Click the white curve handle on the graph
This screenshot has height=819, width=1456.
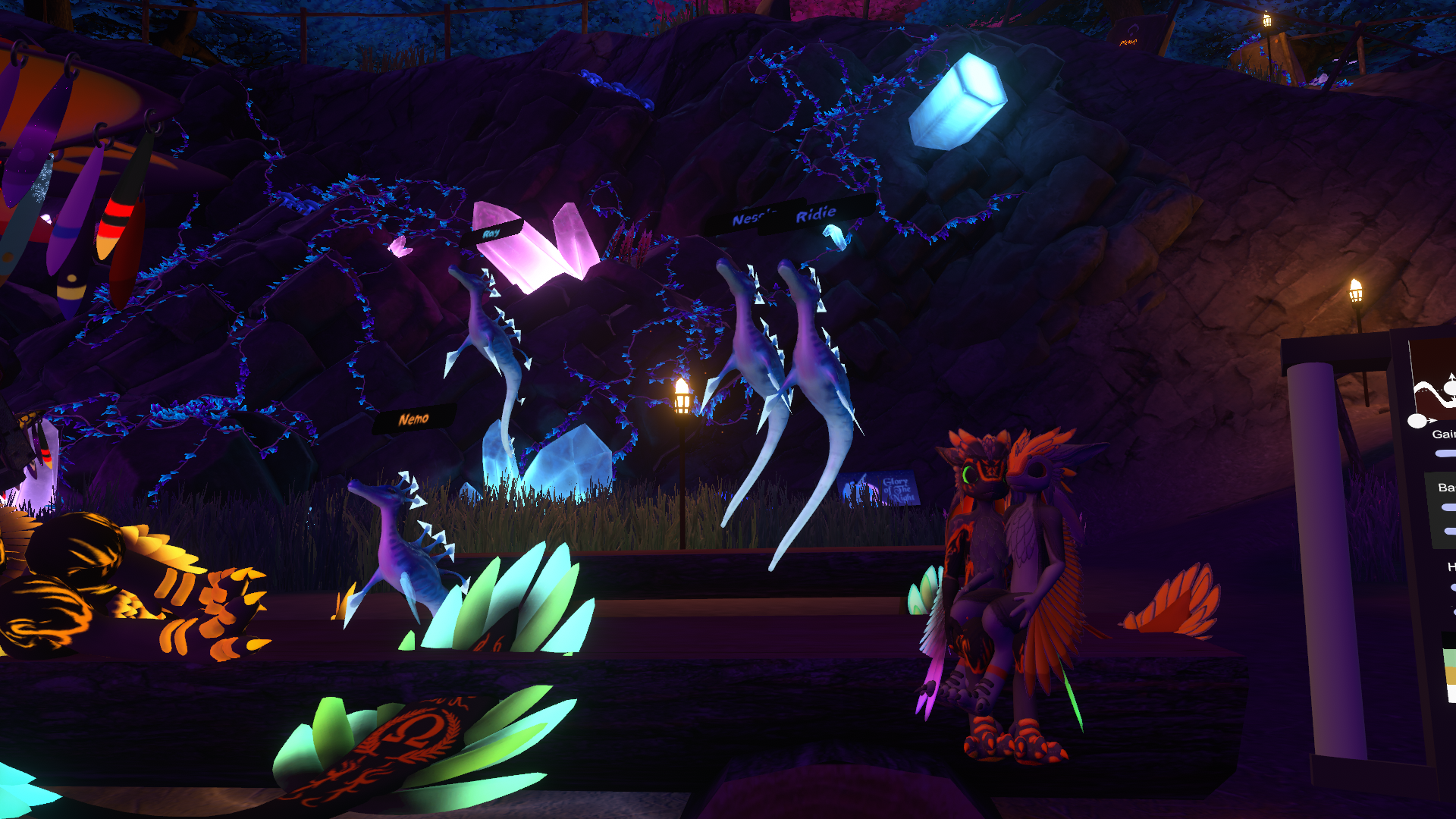[x=1416, y=421]
